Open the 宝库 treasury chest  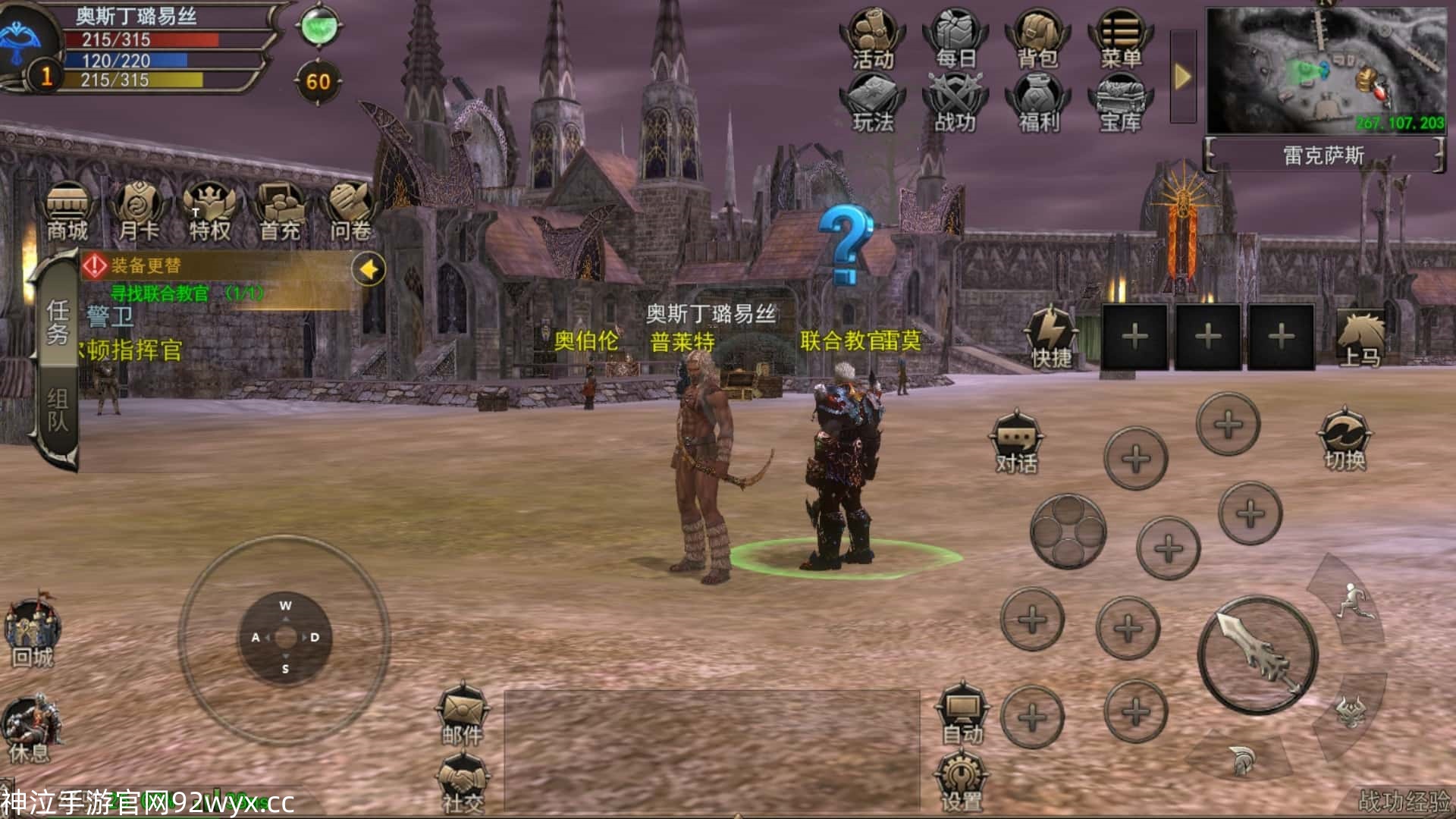[1120, 104]
